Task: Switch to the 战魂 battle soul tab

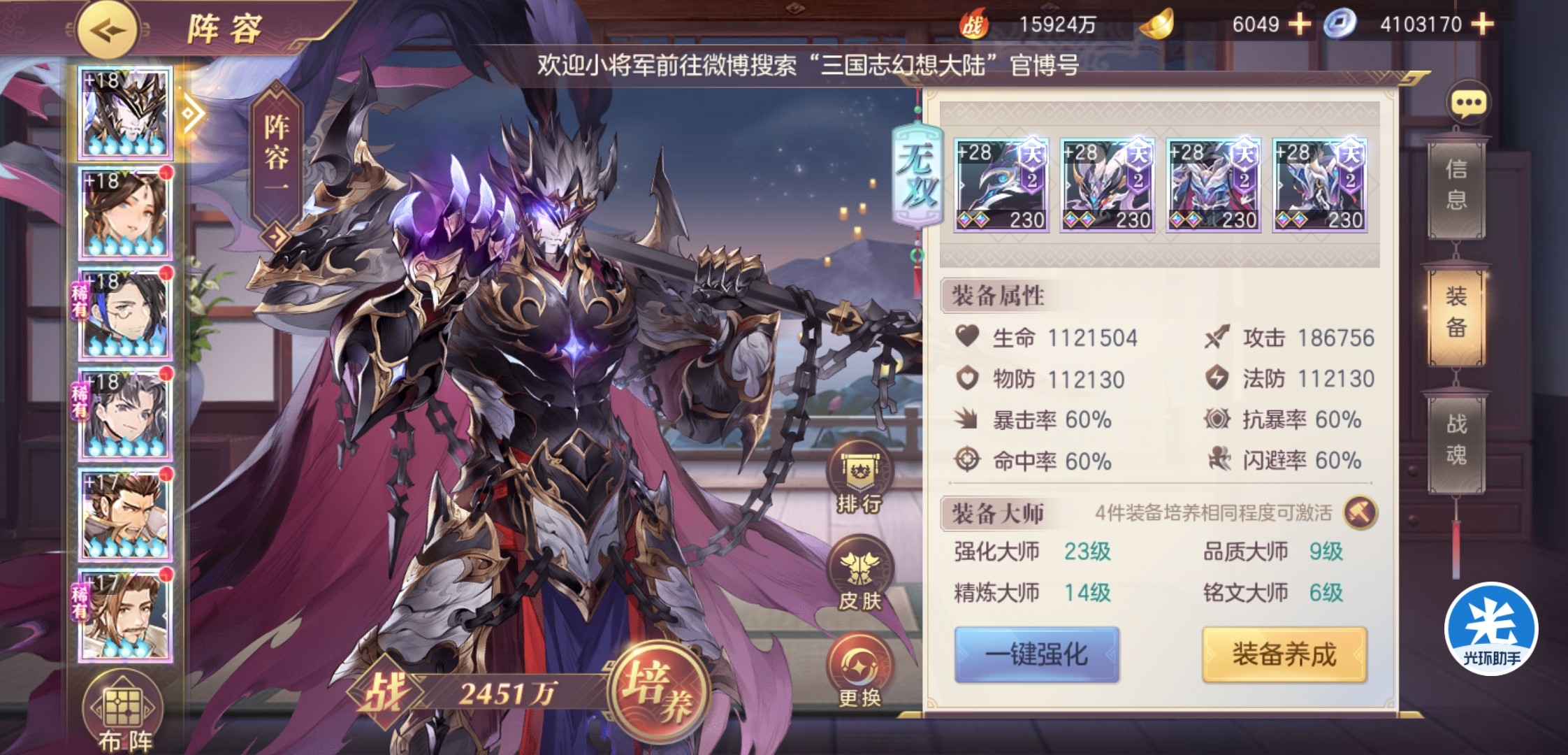Action: pyautogui.click(x=1456, y=440)
